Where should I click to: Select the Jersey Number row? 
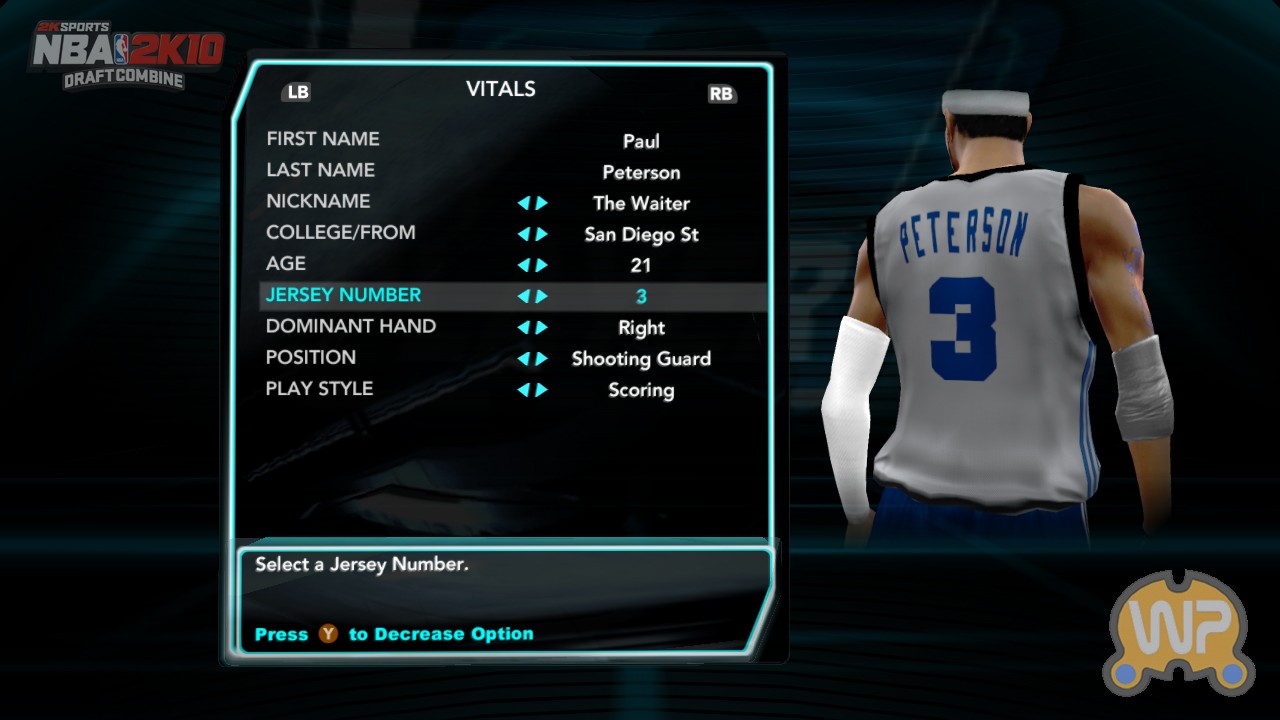(343, 296)
